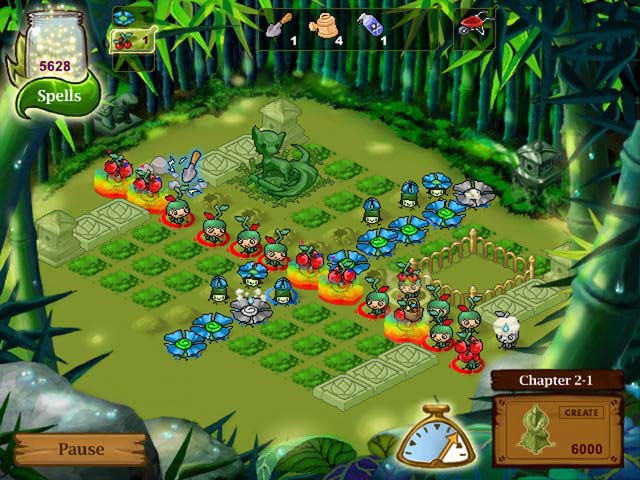This screenshot has height=480, width=640.
Task: Open the Spells leaf button
Action: (x=58, y=97)
